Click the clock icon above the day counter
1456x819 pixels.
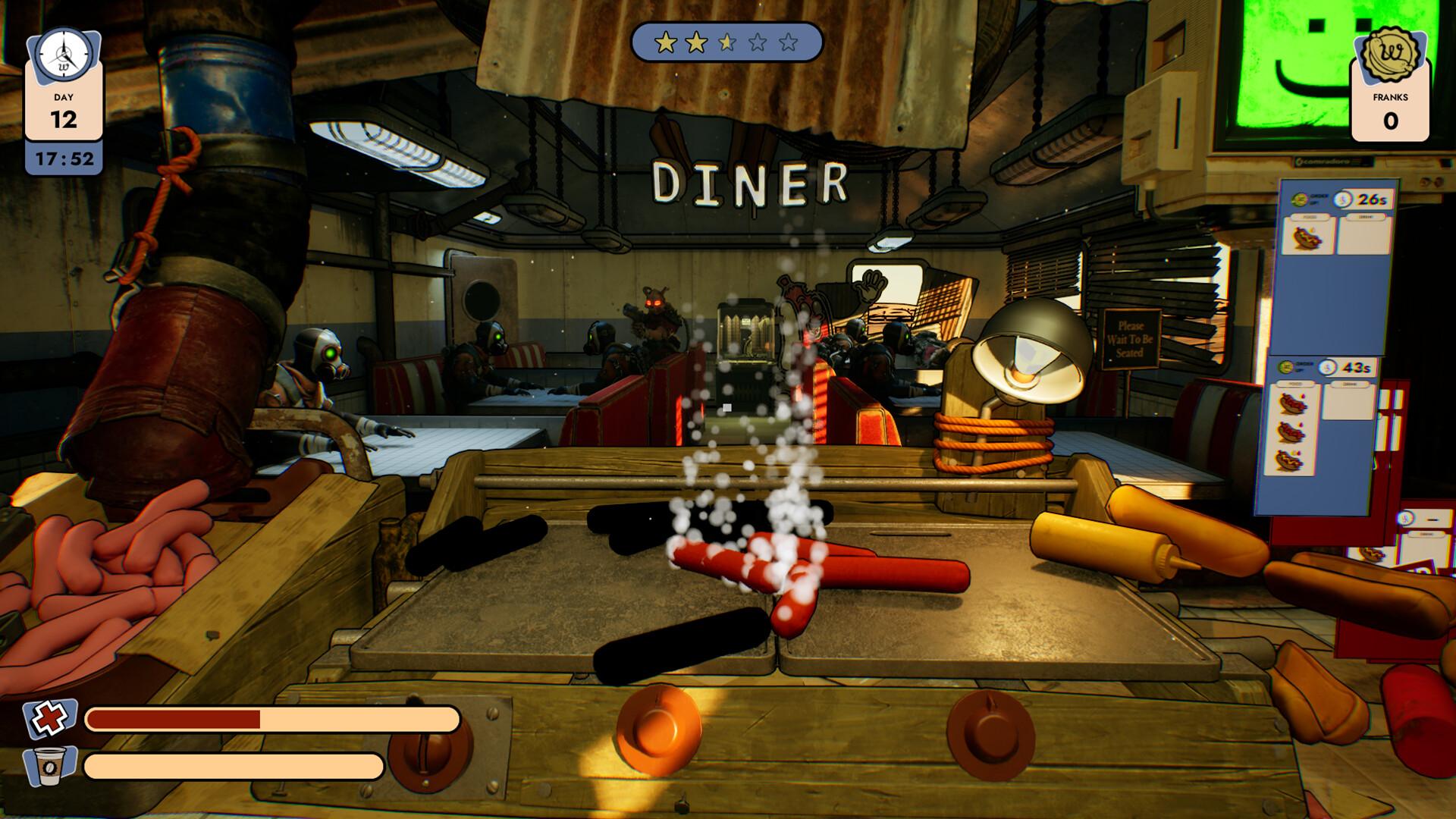coord(64,55)
